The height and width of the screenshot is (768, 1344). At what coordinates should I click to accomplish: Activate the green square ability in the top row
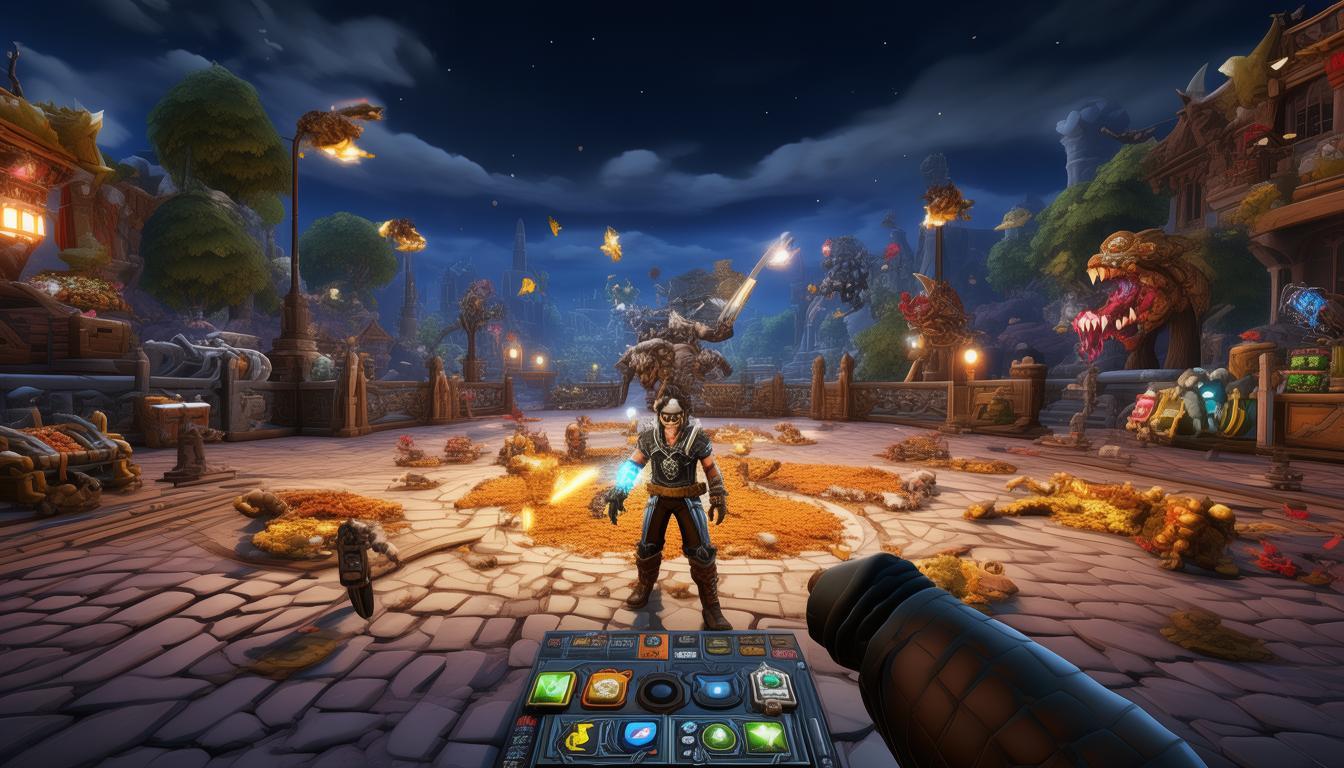click(x=551, y=687)
